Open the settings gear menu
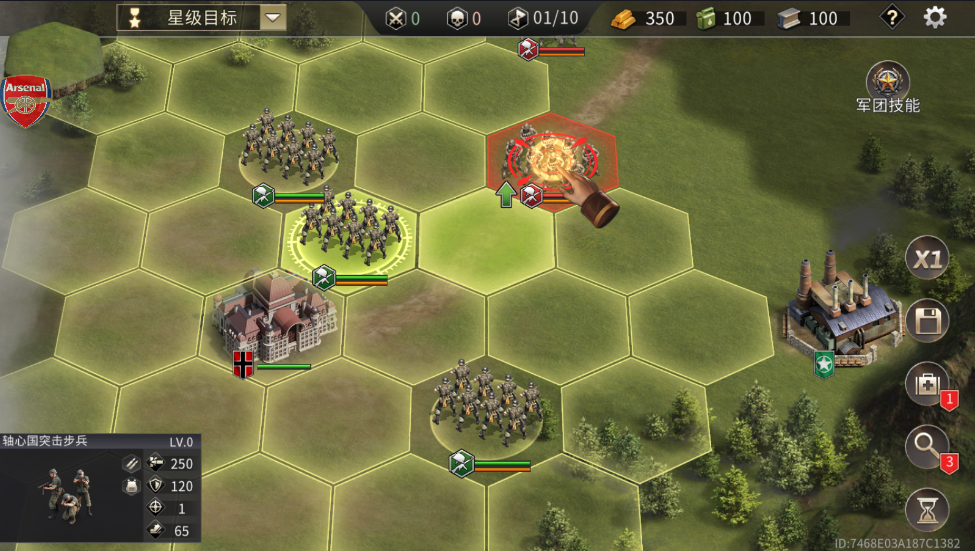This screenshot has width=975, height=551. click(x=935, y=17)
